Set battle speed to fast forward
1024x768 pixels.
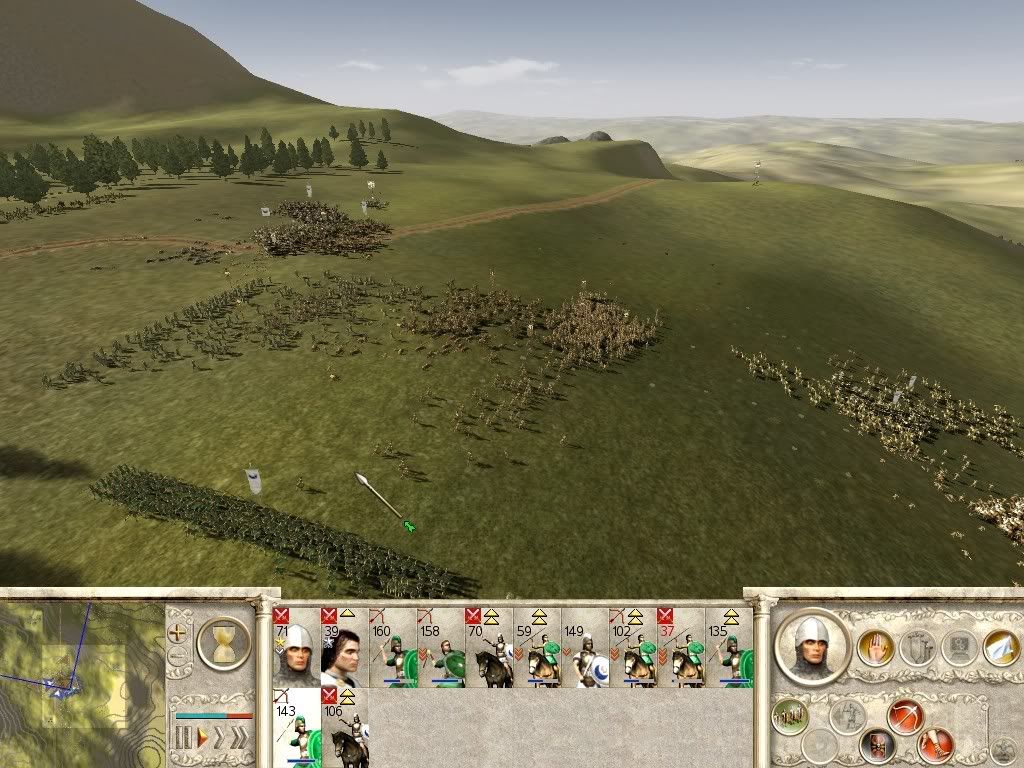[222, 738]
